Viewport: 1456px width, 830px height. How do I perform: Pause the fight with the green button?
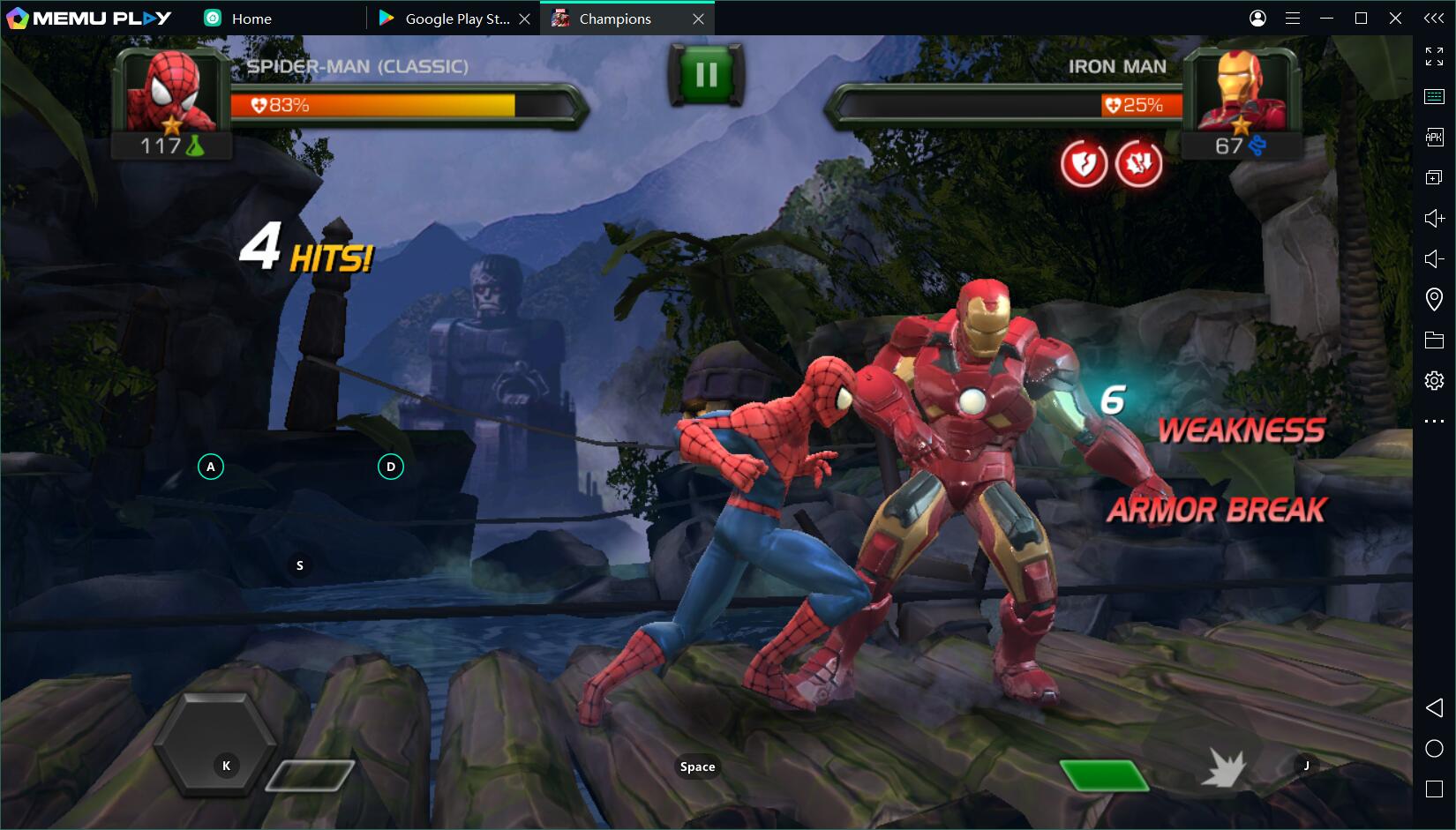[706, 75]
